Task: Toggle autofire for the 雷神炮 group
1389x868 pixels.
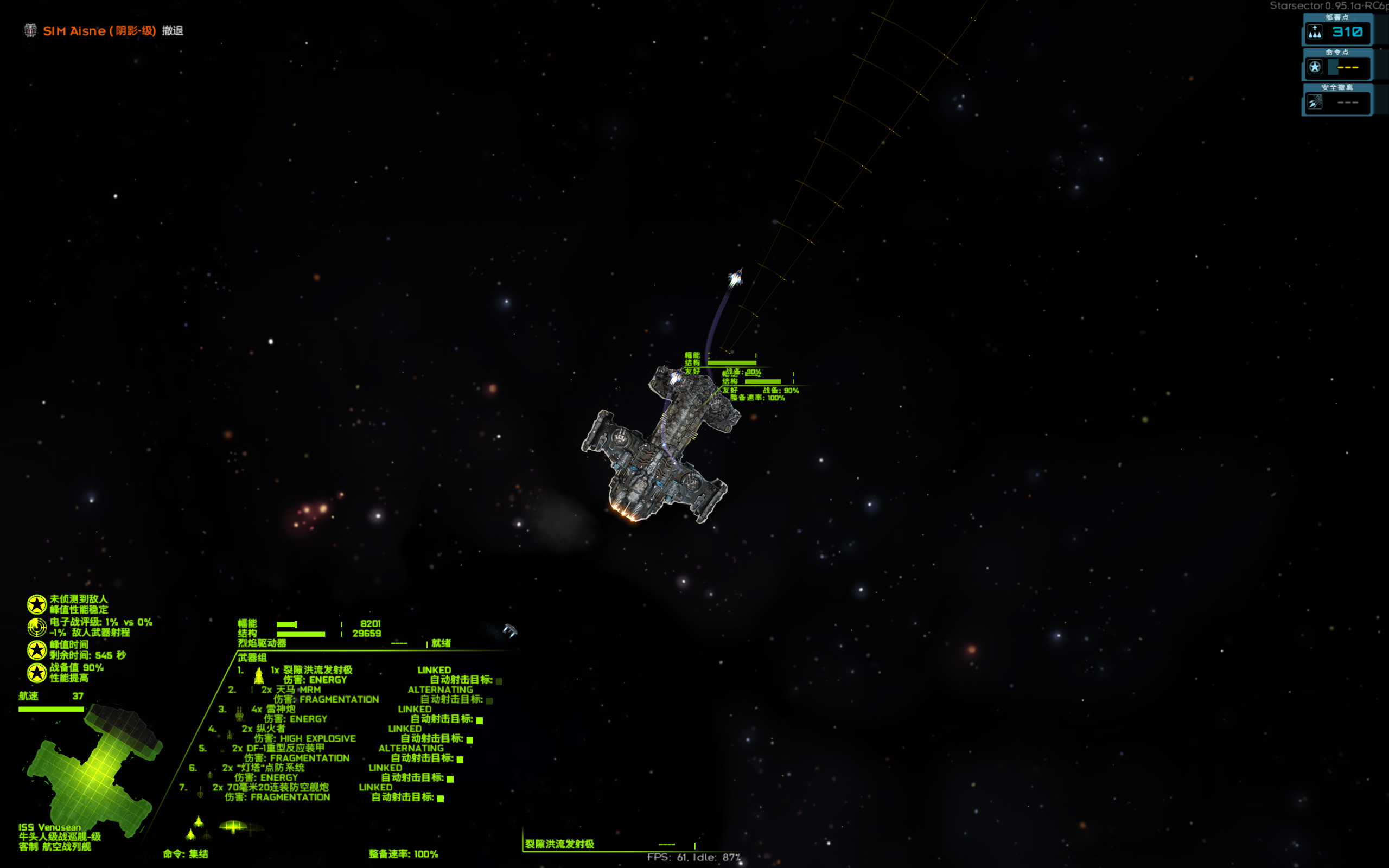Action: [479, 720]
